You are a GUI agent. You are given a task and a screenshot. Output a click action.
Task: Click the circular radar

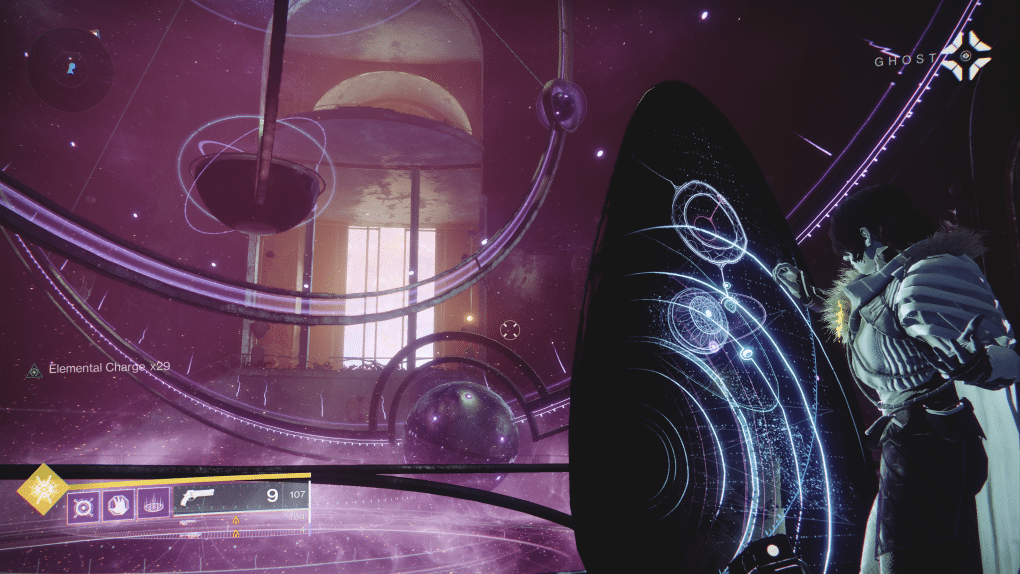pyautogui.click(x=70, y=68)
